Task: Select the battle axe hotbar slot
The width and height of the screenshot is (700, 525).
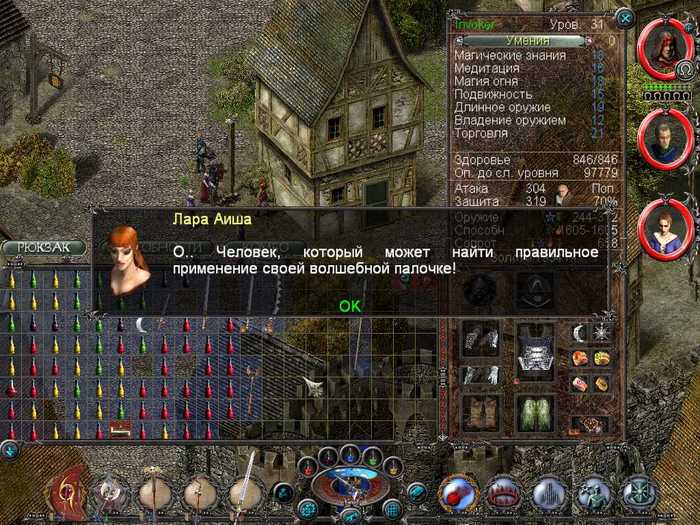Action: click(x=112, y=492)
